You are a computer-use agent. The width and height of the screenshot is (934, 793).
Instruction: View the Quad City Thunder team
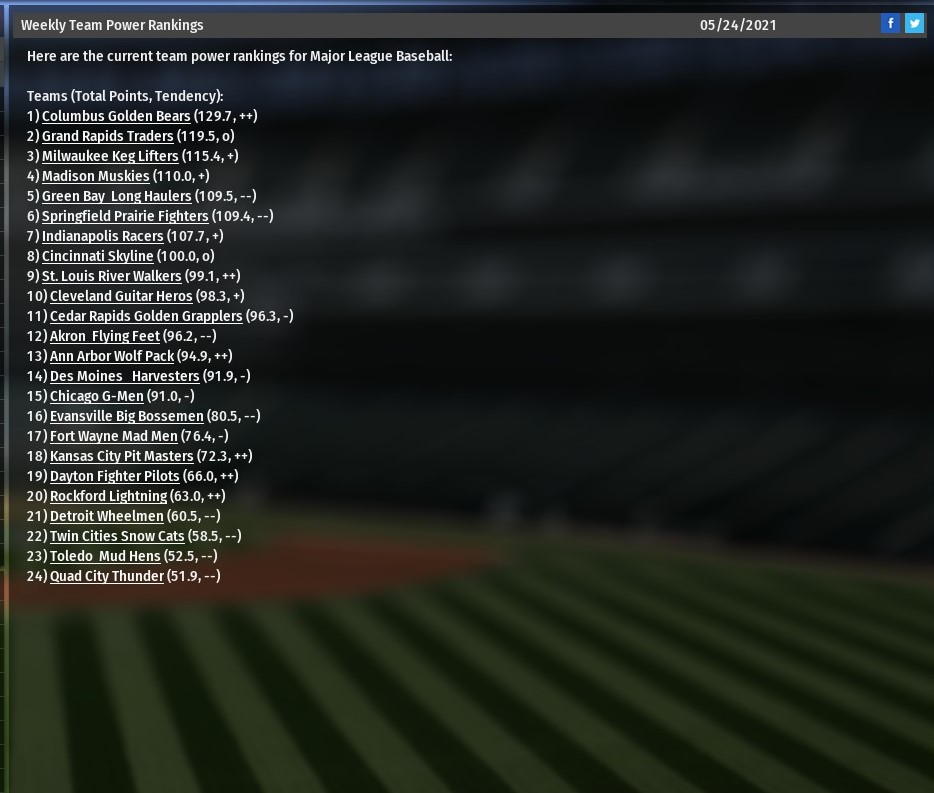[x=107, y=576]
